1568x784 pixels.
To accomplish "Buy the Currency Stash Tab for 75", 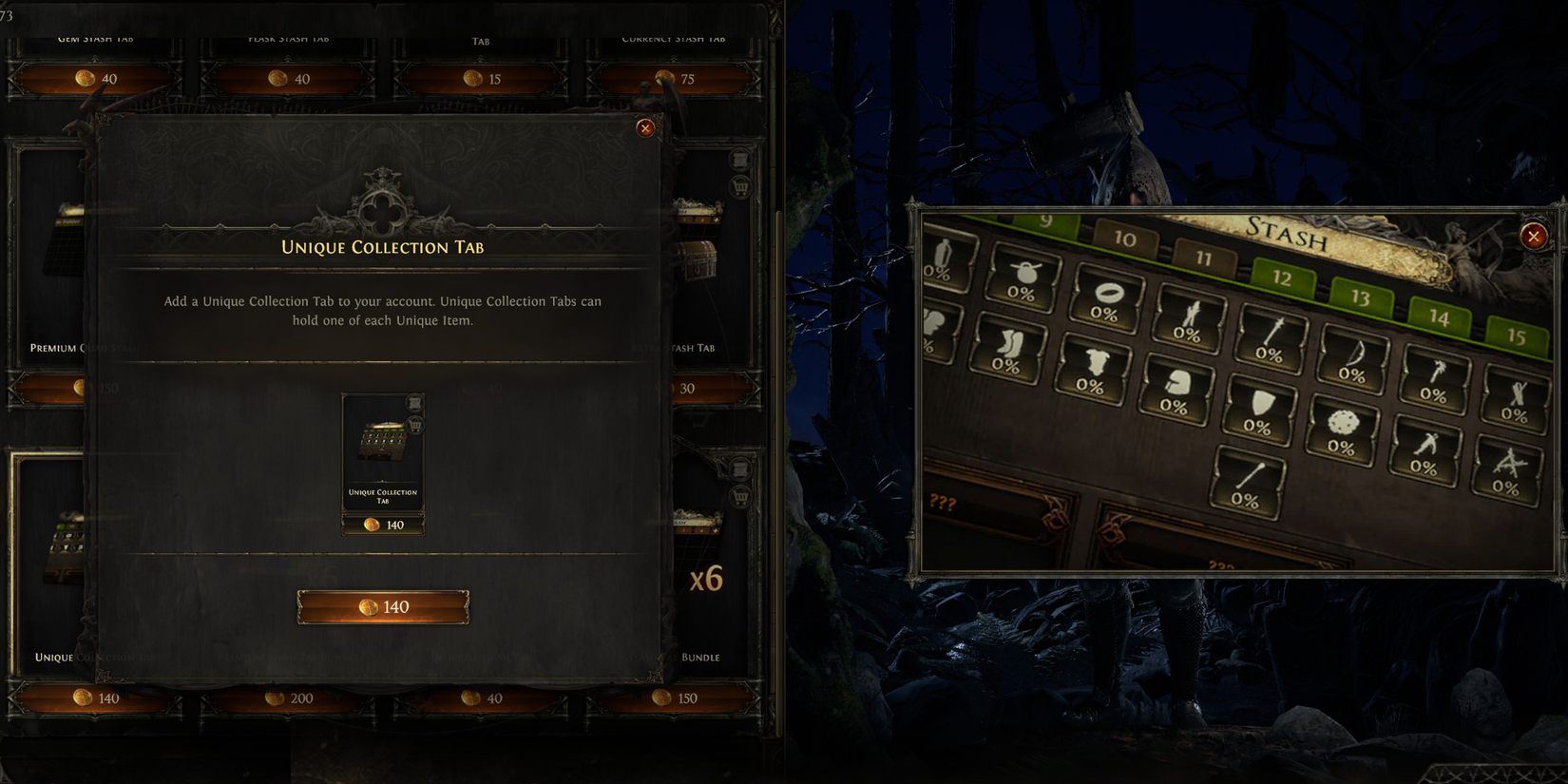I will (x=673, y=79).
